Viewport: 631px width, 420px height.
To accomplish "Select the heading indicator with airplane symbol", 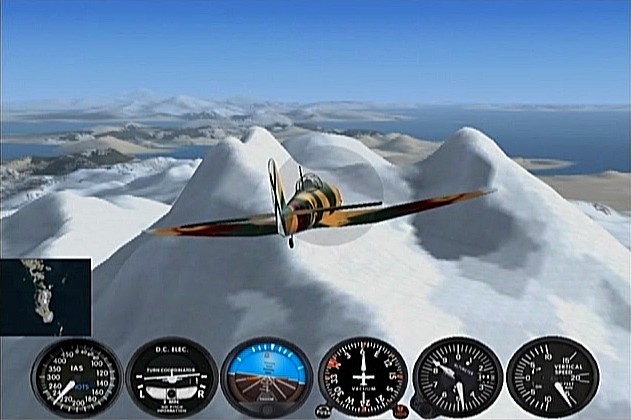I will (362, 377).
